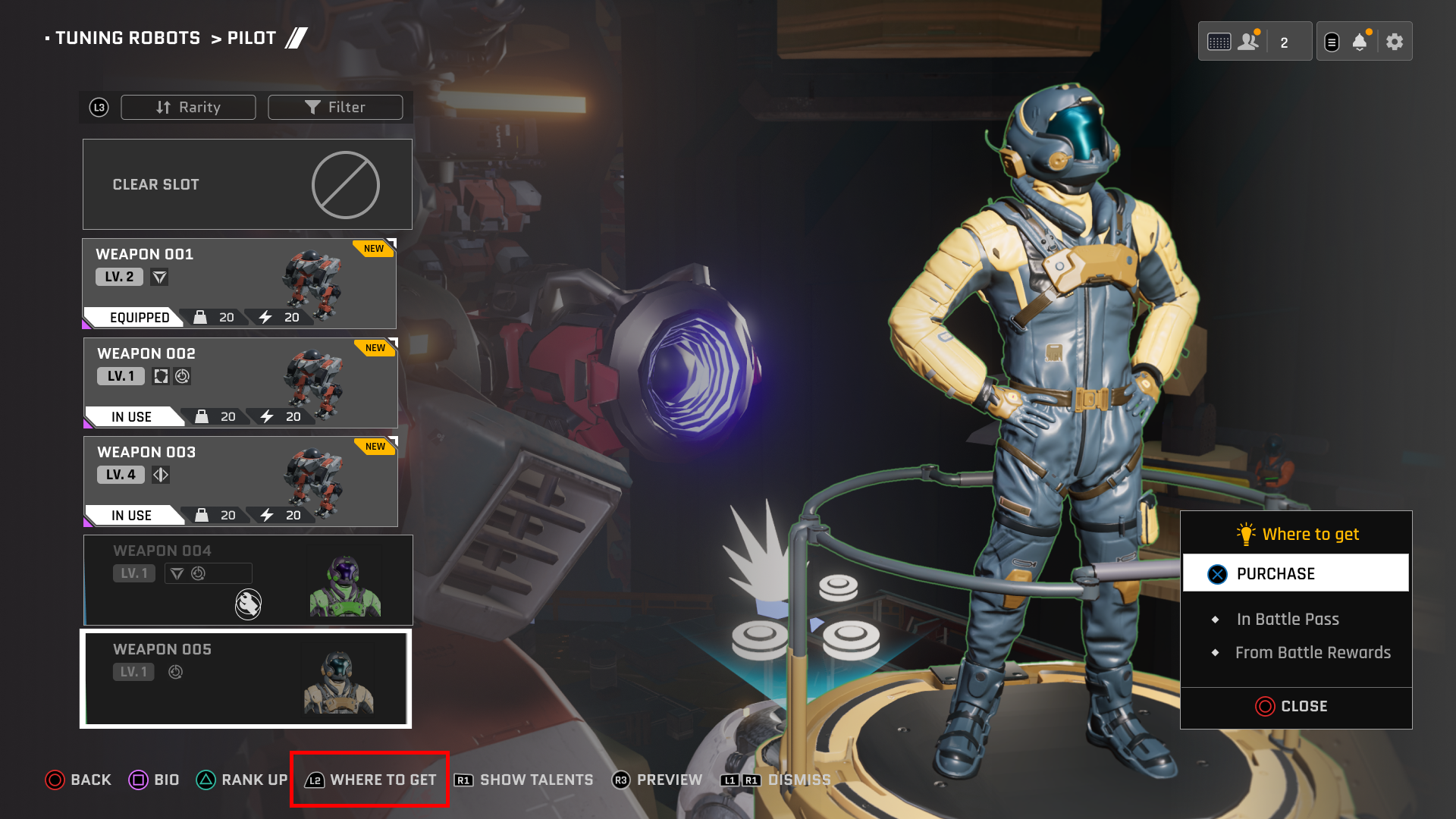This screenshot has width=1456, height=819.
Task: Choose the Weapon 005 pilot card
Action: 246,679
